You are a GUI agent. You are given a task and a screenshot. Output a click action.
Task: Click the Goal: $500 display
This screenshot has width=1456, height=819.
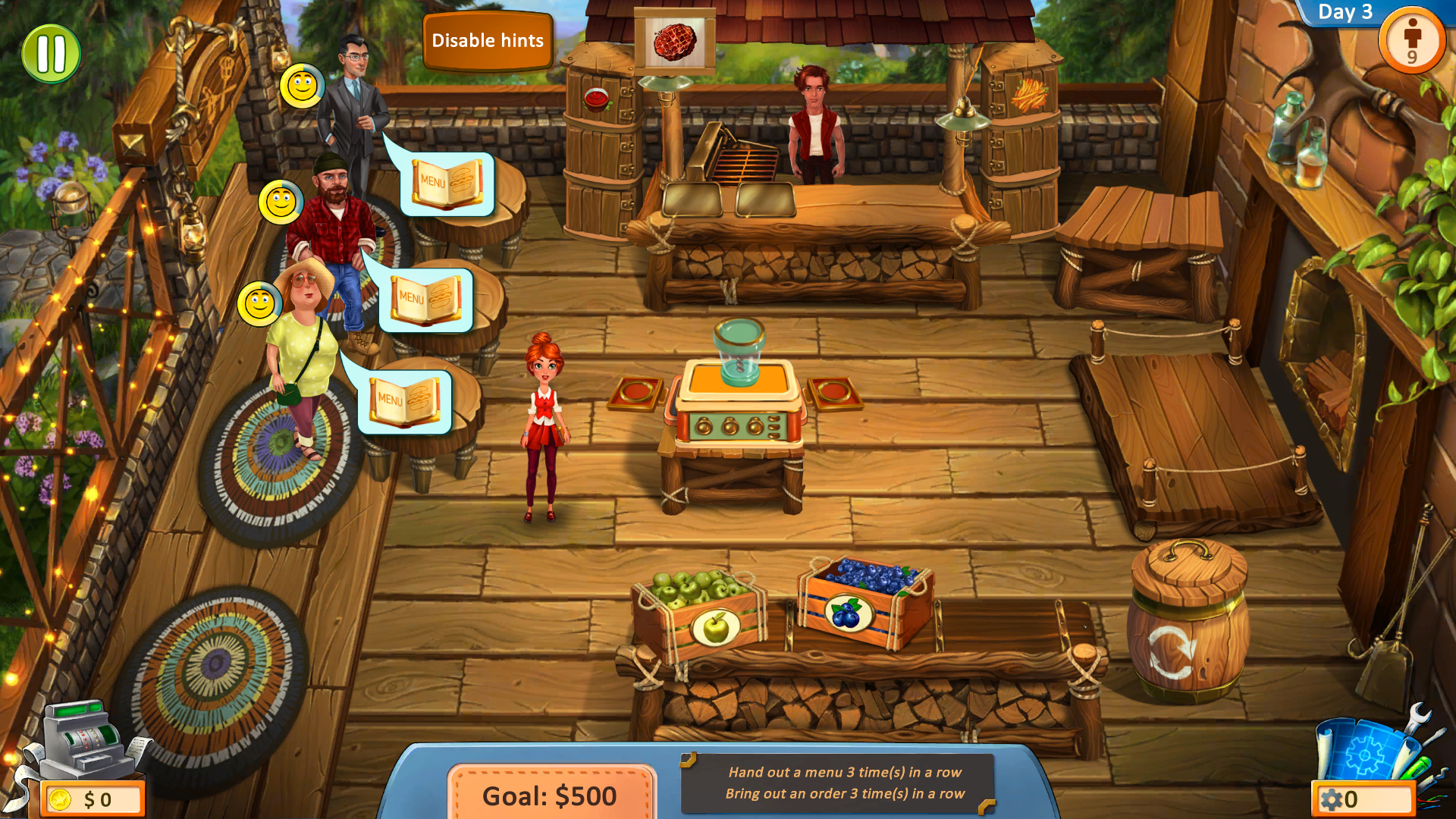[548, 795]
